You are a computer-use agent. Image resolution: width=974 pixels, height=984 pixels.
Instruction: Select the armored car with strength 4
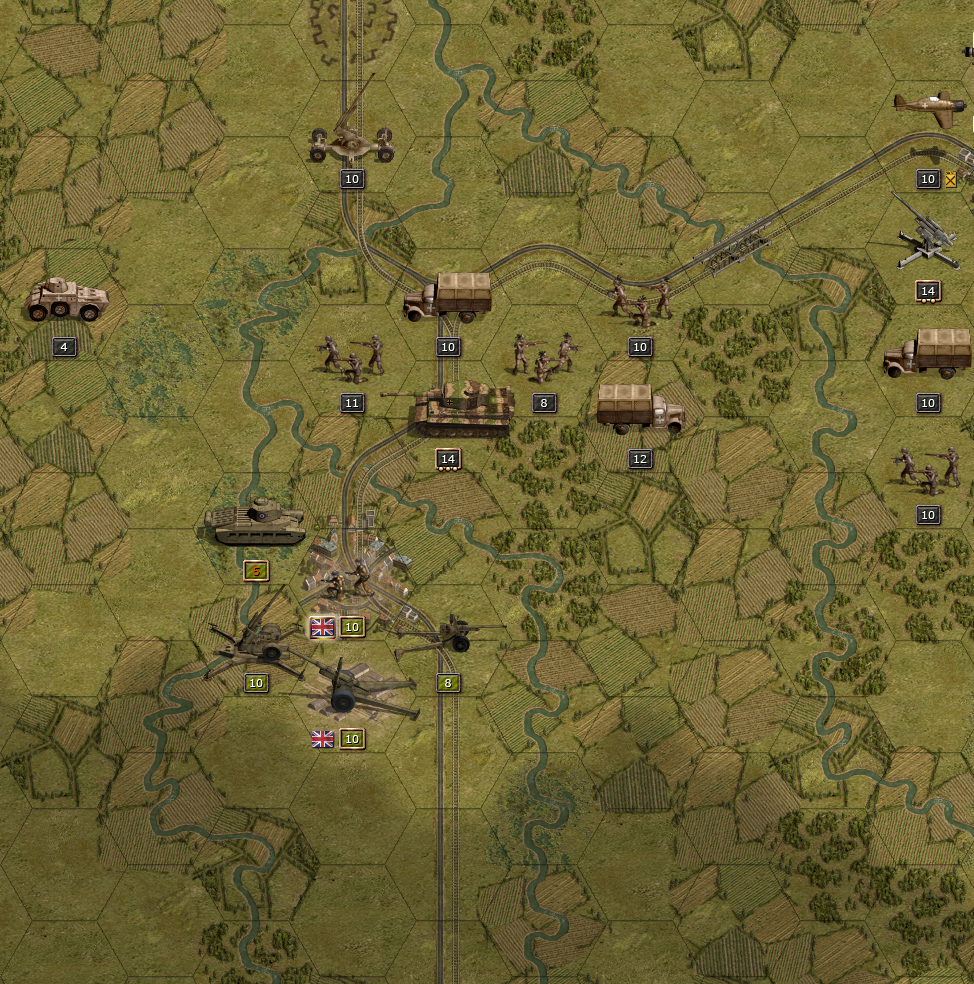(66, 300)
